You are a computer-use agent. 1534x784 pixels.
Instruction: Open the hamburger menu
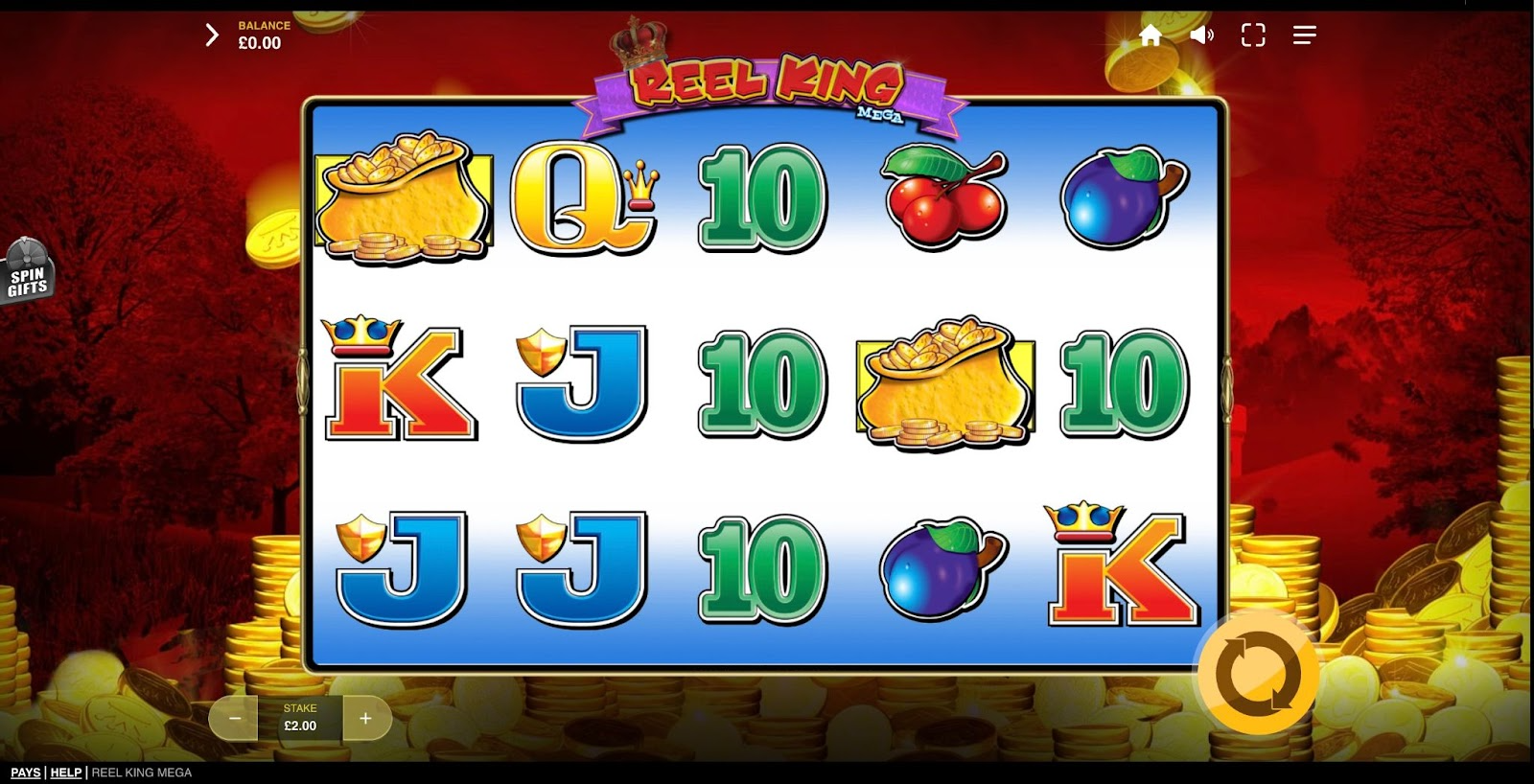[x=1304, y=35]
